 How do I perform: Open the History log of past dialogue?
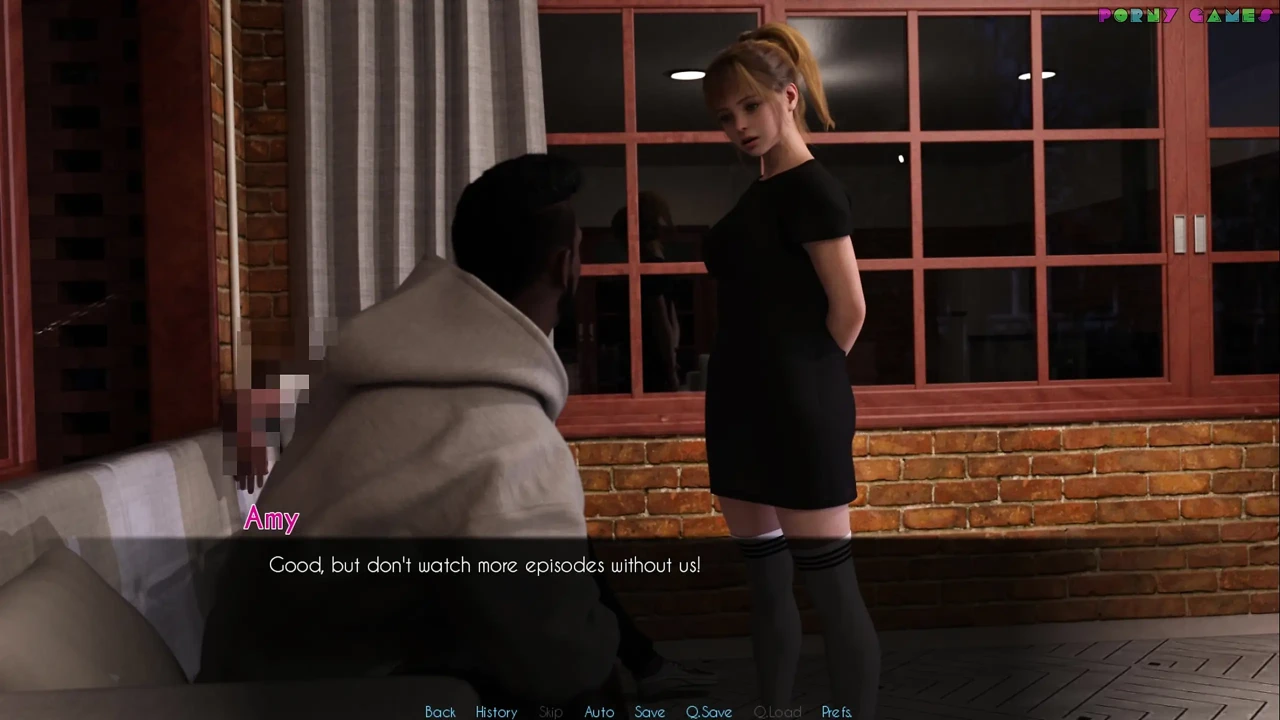[496, 711]
